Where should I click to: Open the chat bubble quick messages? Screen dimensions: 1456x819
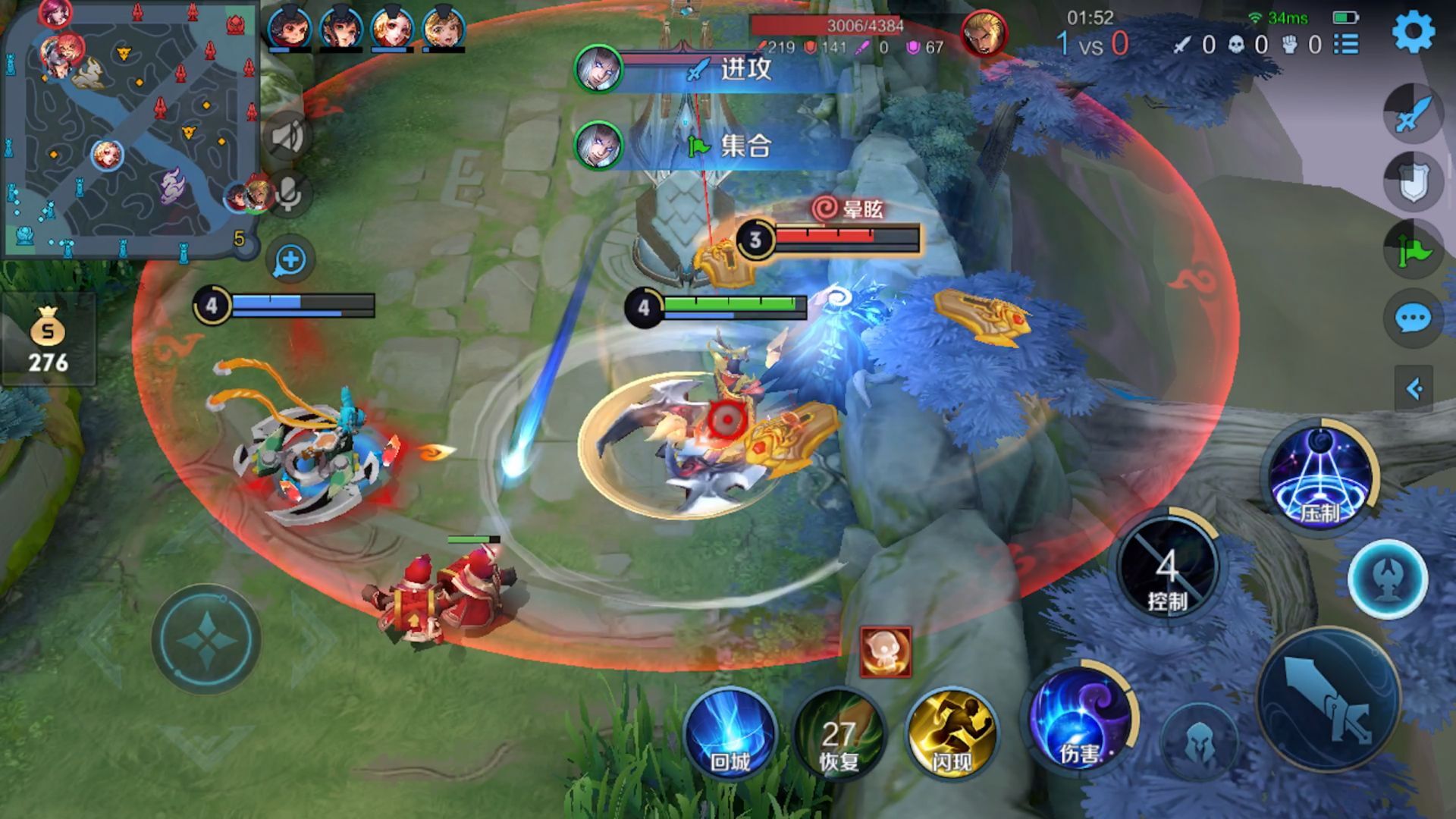click(x=1413, y=318)
